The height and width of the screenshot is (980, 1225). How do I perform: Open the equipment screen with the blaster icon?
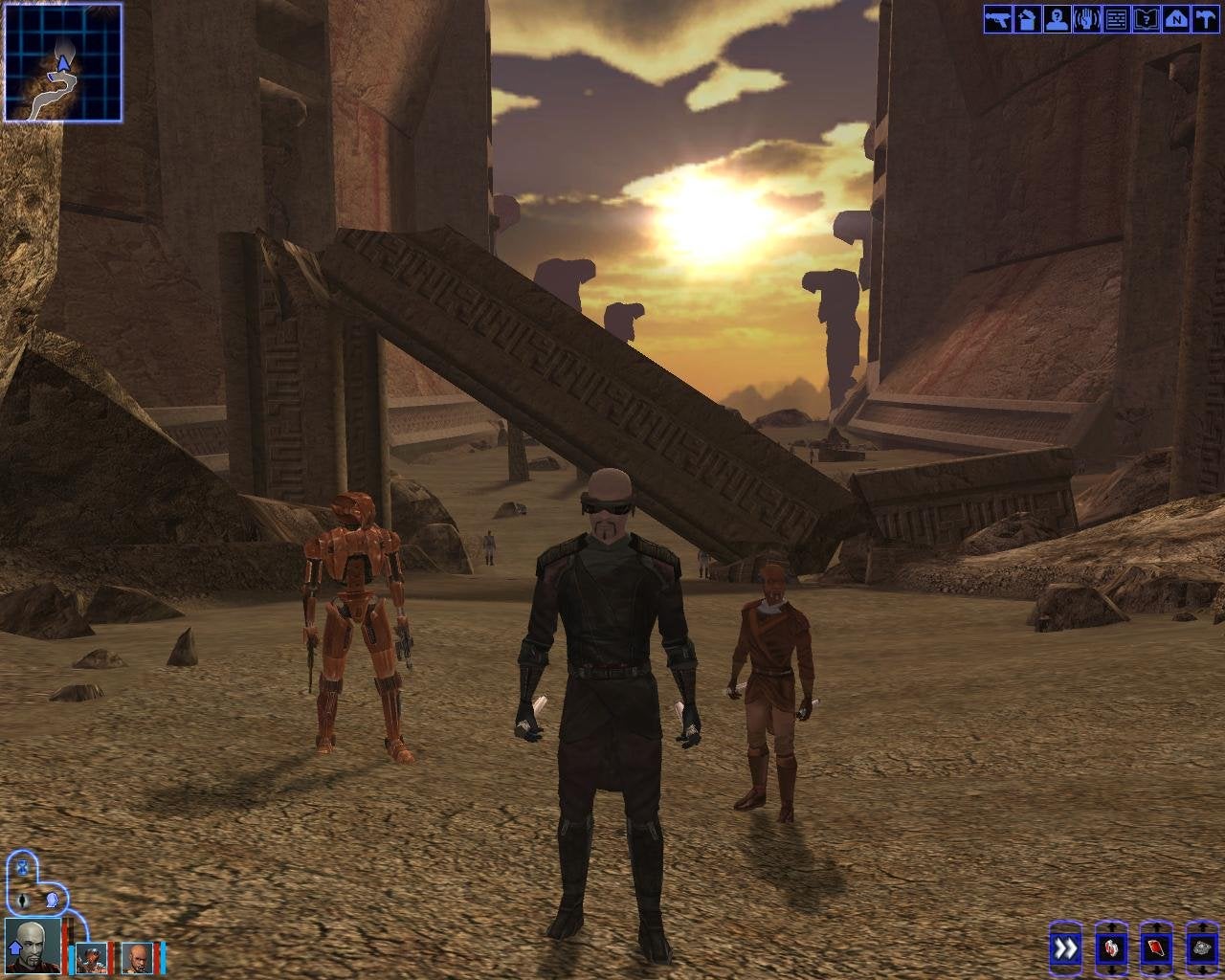998,19
